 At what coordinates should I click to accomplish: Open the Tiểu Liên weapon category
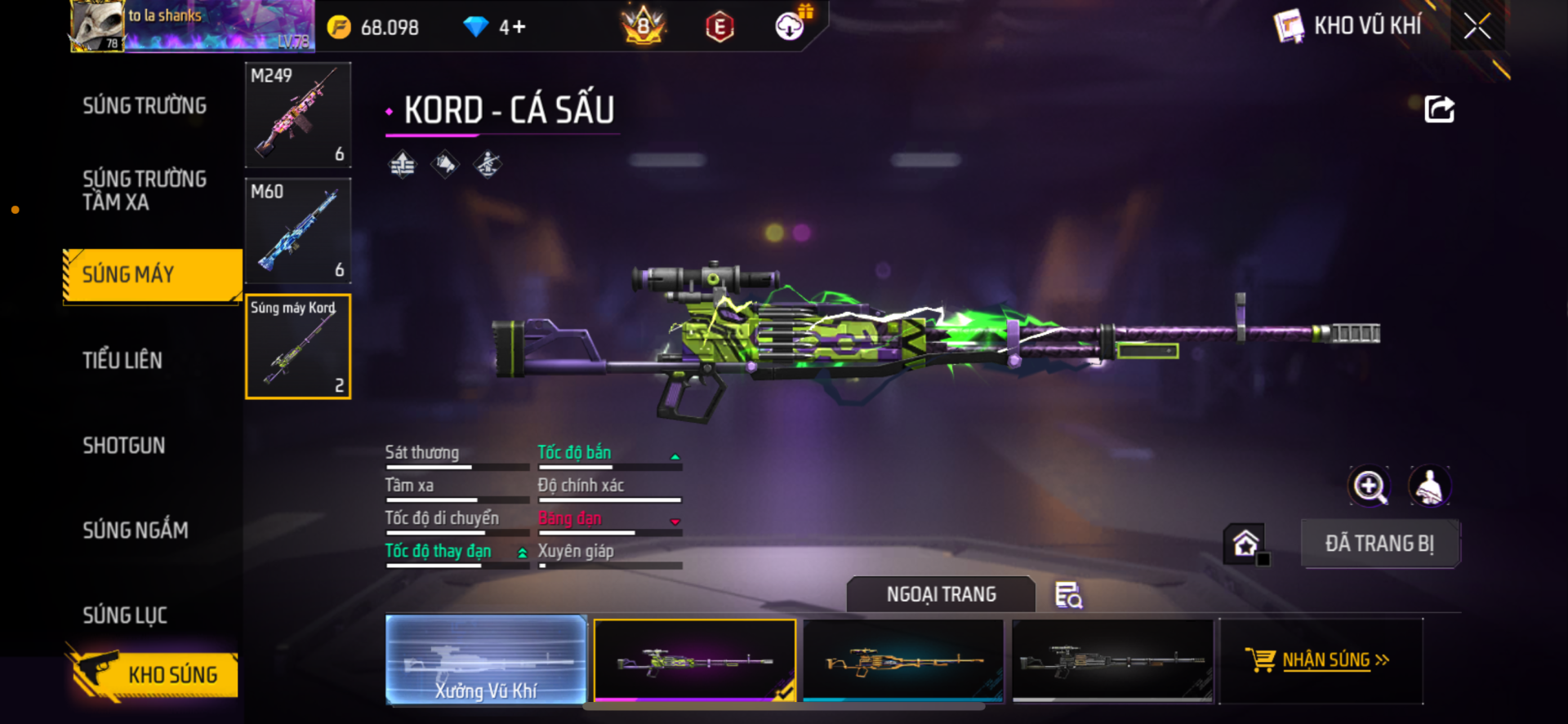[122, 360]
